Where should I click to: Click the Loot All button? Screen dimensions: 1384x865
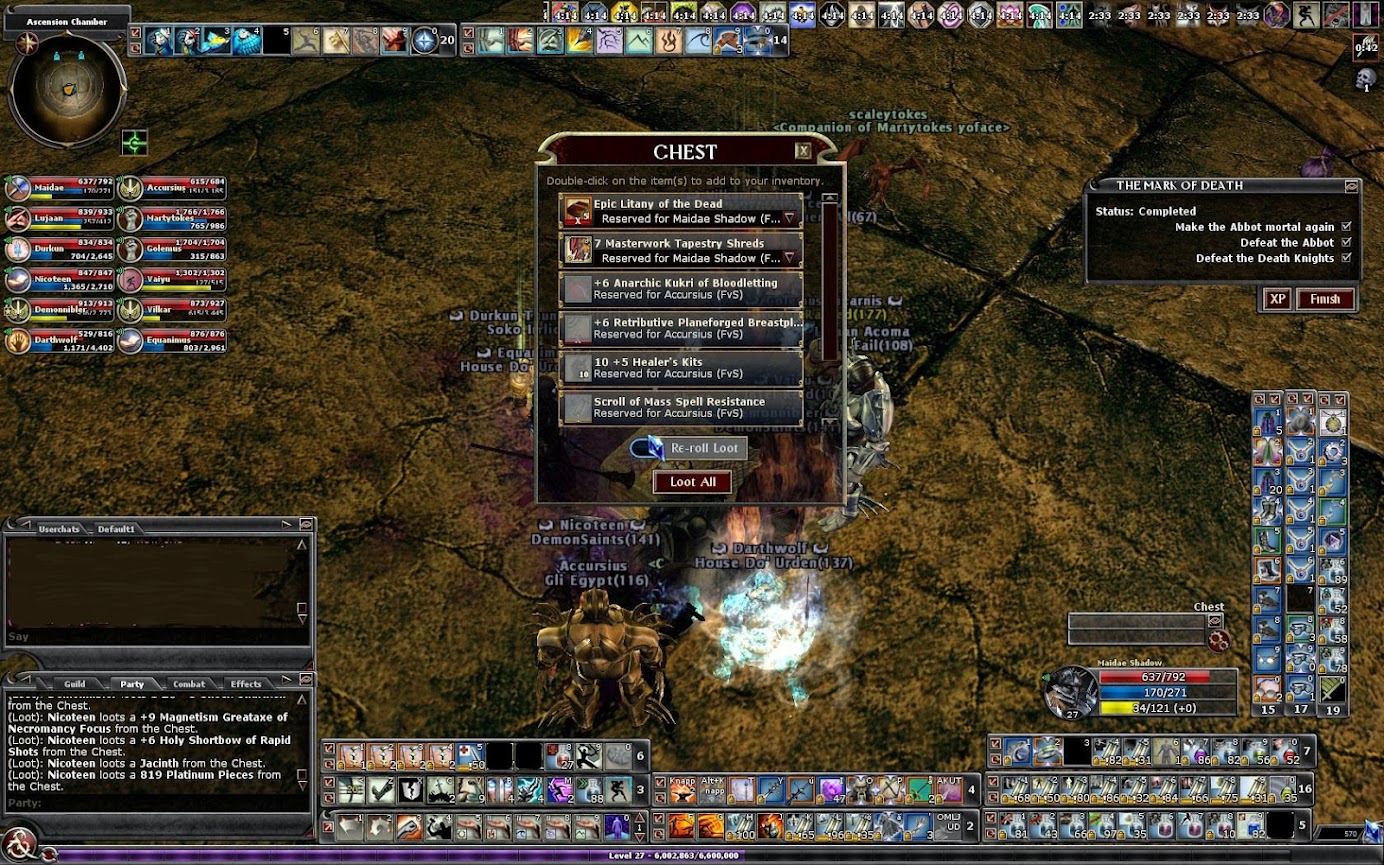point(692,482)
